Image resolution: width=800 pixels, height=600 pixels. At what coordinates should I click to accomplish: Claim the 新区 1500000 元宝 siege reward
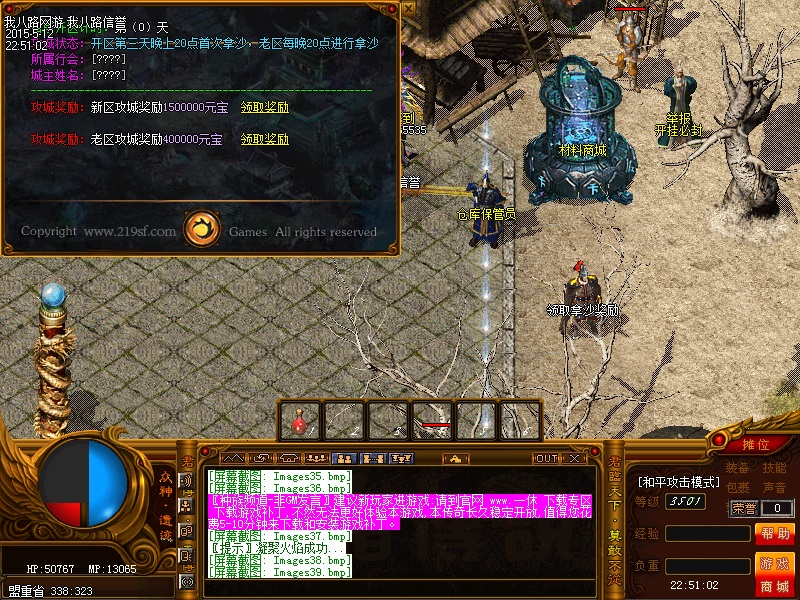(264, 107)
